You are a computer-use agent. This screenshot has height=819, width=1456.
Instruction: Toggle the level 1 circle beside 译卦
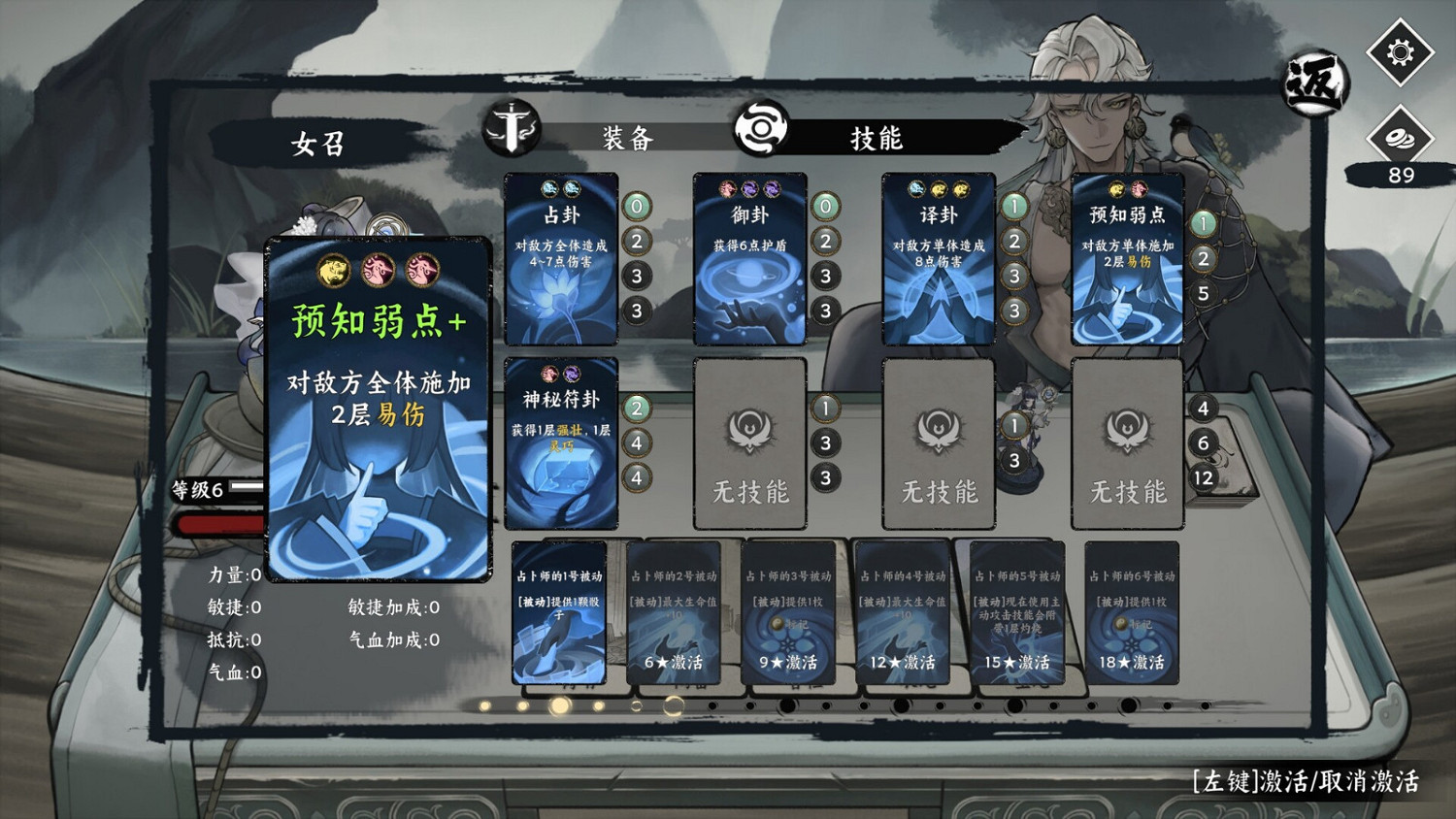tap(1013, 206)
